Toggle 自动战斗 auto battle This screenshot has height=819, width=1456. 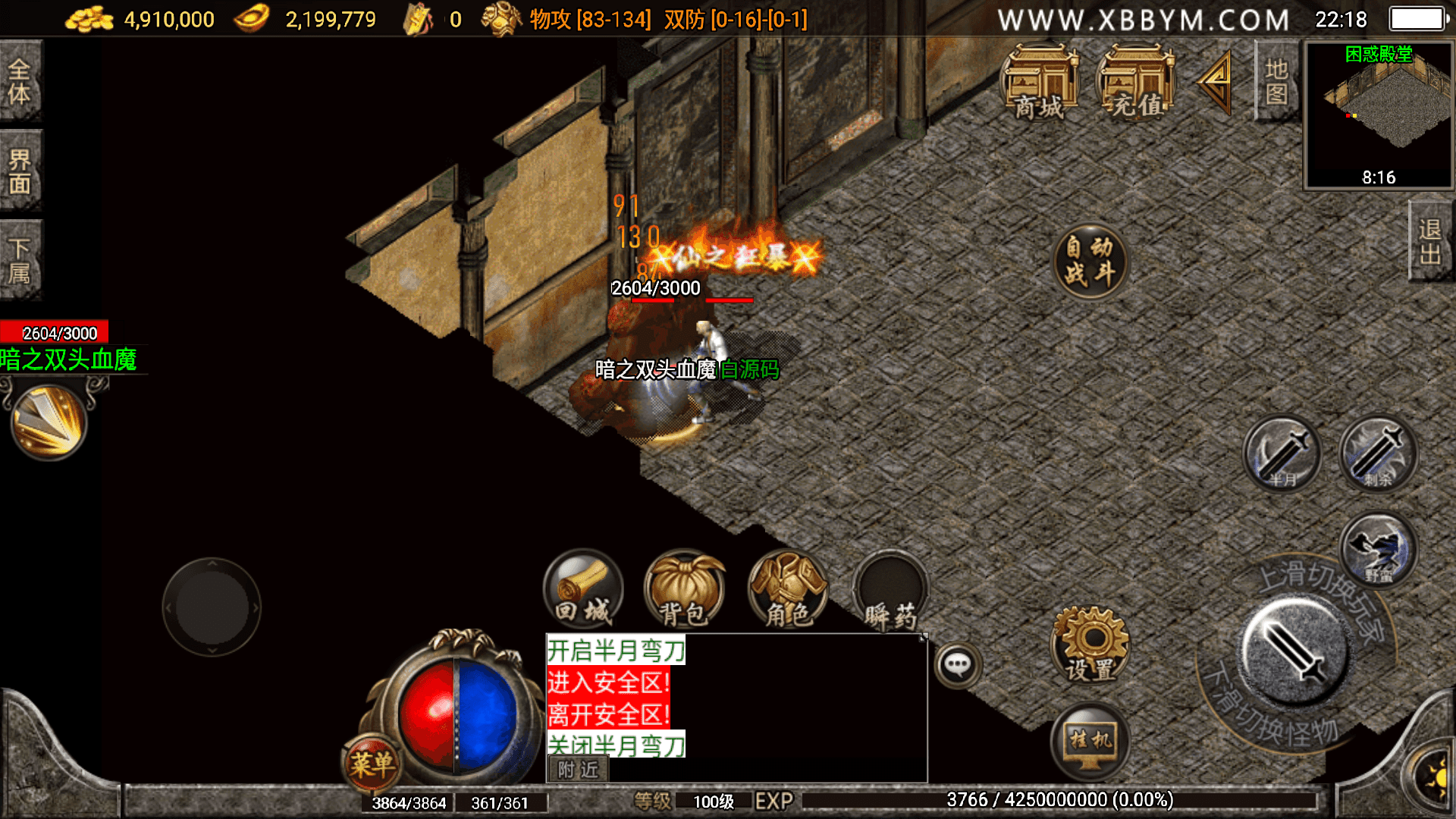click(x=1090, y=260)
